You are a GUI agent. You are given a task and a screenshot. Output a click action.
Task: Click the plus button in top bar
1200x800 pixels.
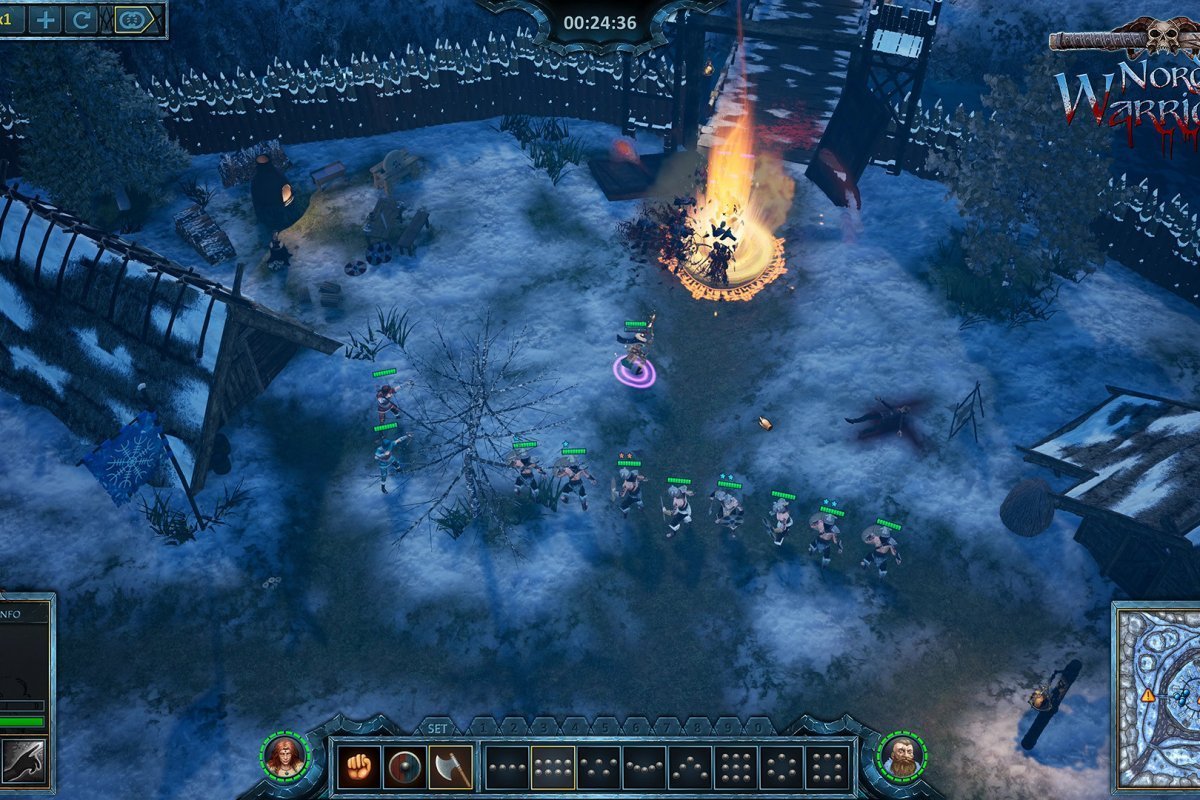(45, 19)
